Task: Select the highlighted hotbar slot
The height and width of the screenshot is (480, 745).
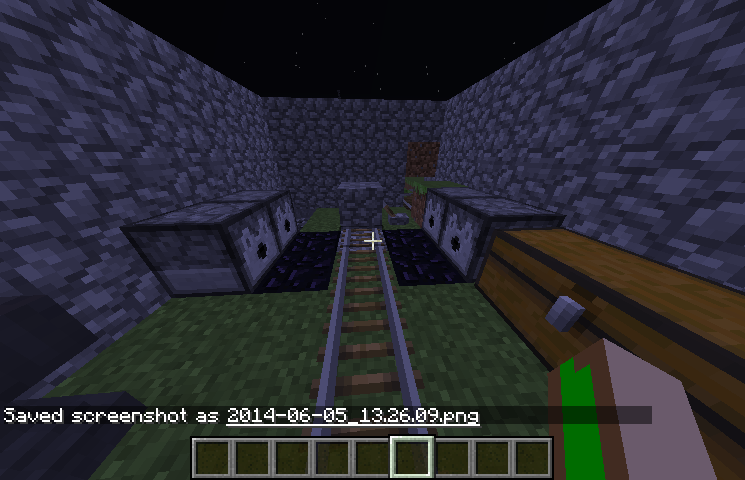Action: tap(411, 458)
